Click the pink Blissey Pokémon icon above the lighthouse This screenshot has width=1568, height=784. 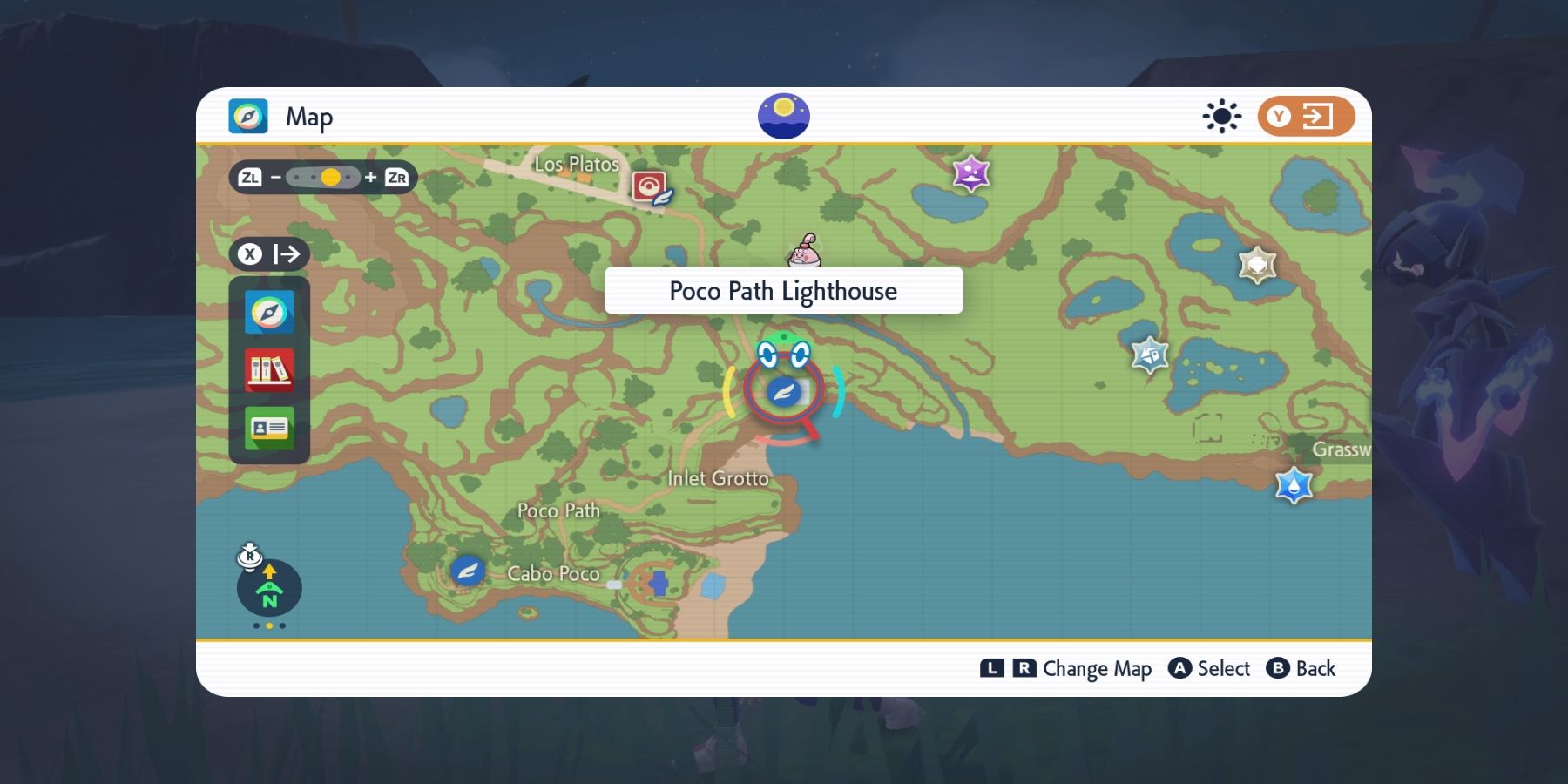click(x=803, y=251)
